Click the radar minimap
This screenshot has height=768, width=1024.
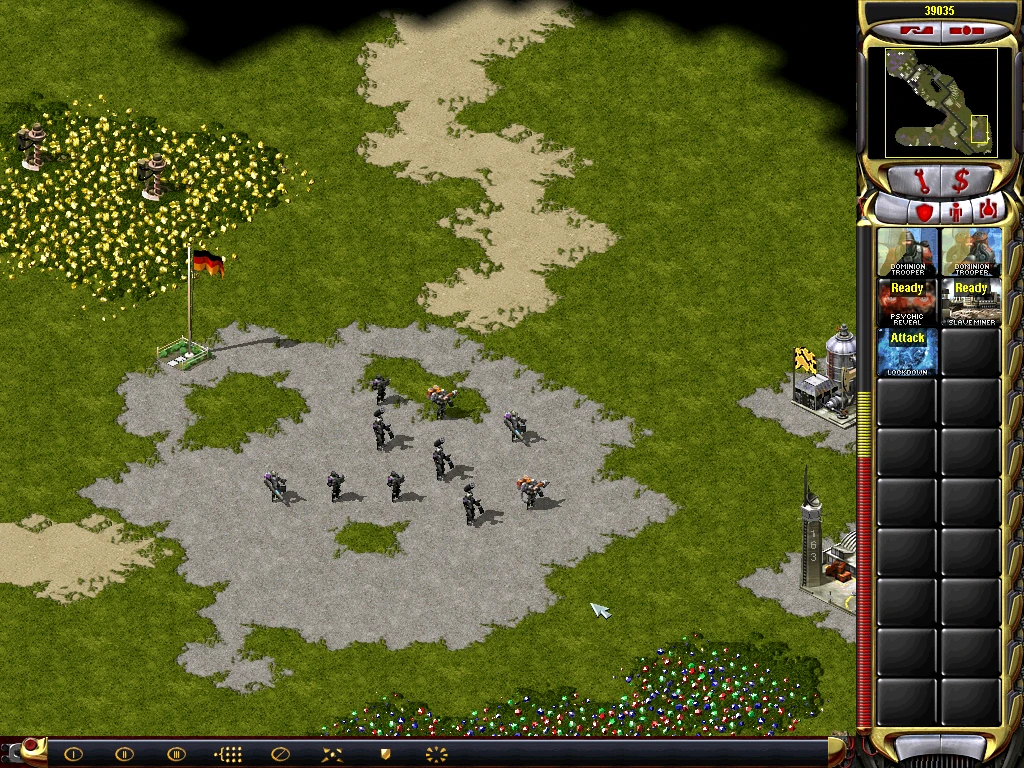pyautogui.click(x=940, y=103)
